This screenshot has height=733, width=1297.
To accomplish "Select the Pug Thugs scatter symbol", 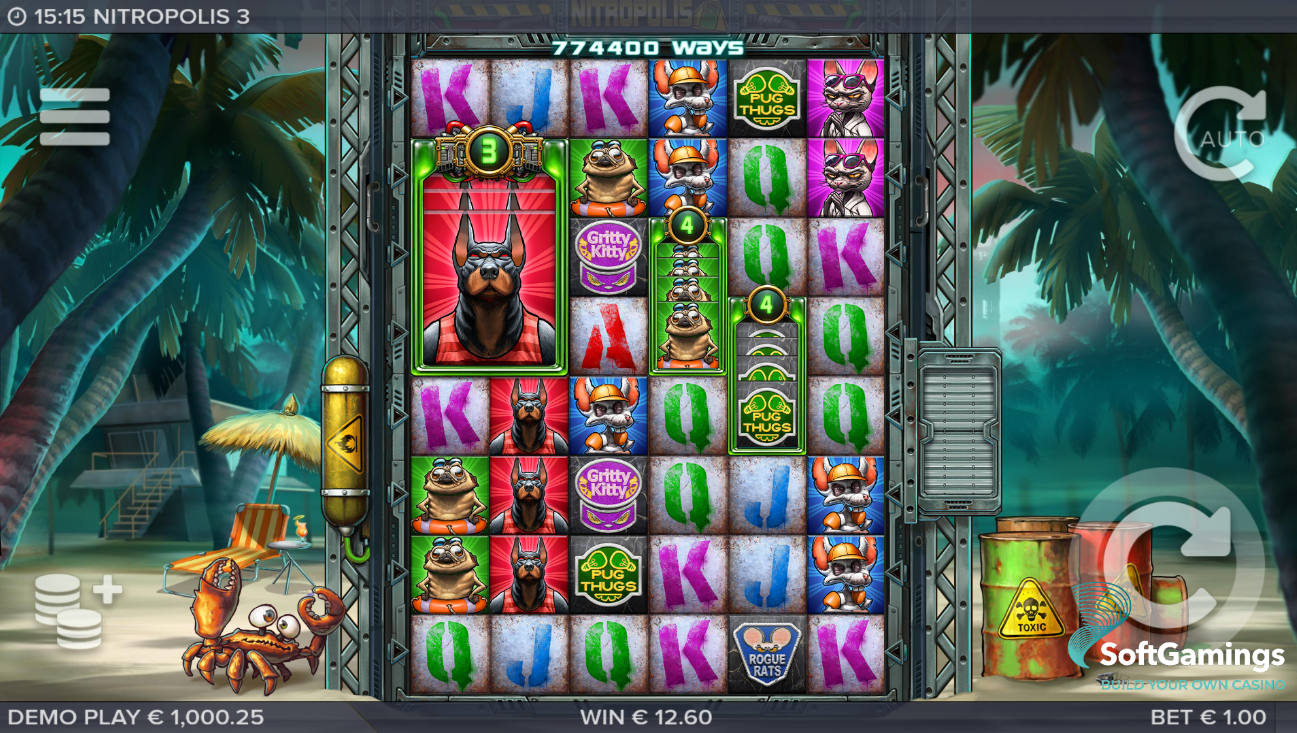I will 769,96.
